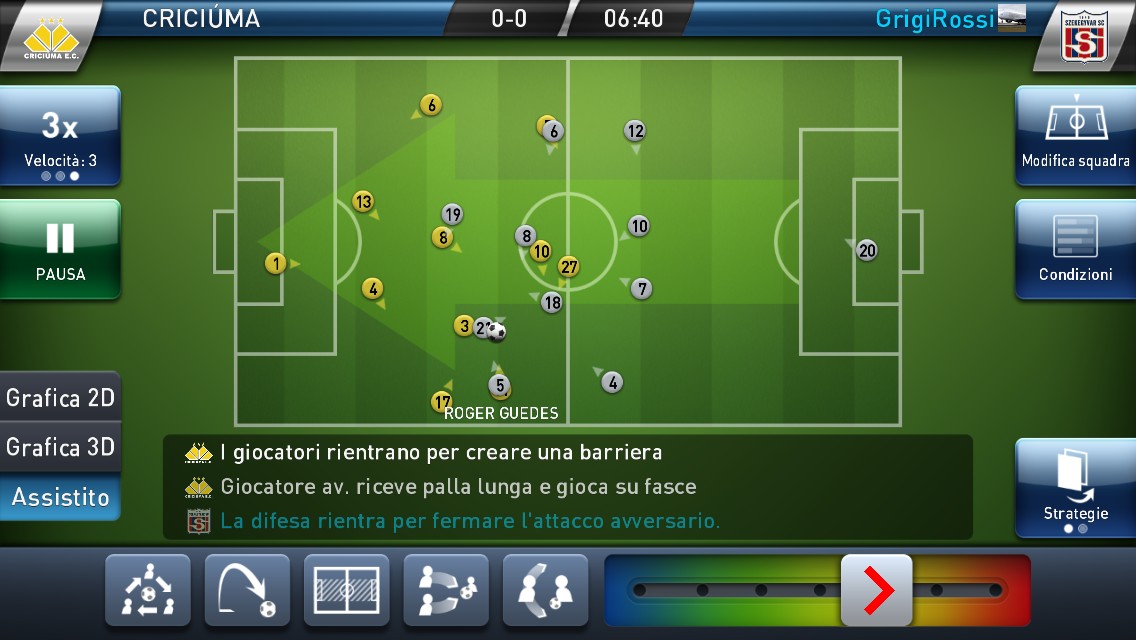Pick the two-player pressing tactic icon

(446, 591)
